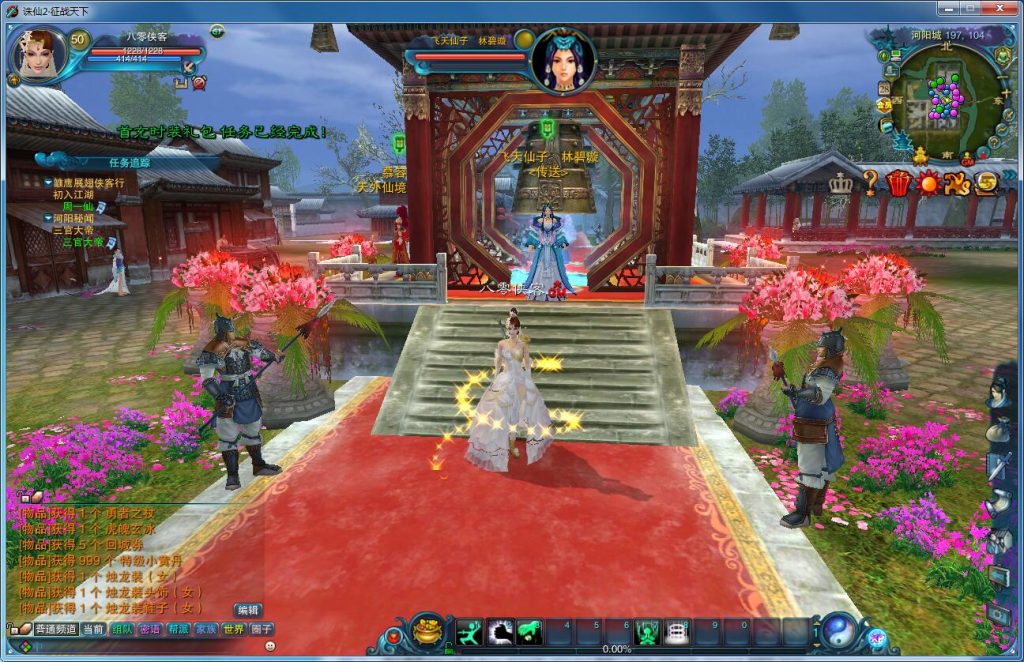Collapse the 雏鹰展翅侠客行 quest entry
Viewport: 1024px width, 662px height.
(x=48, y=183)
